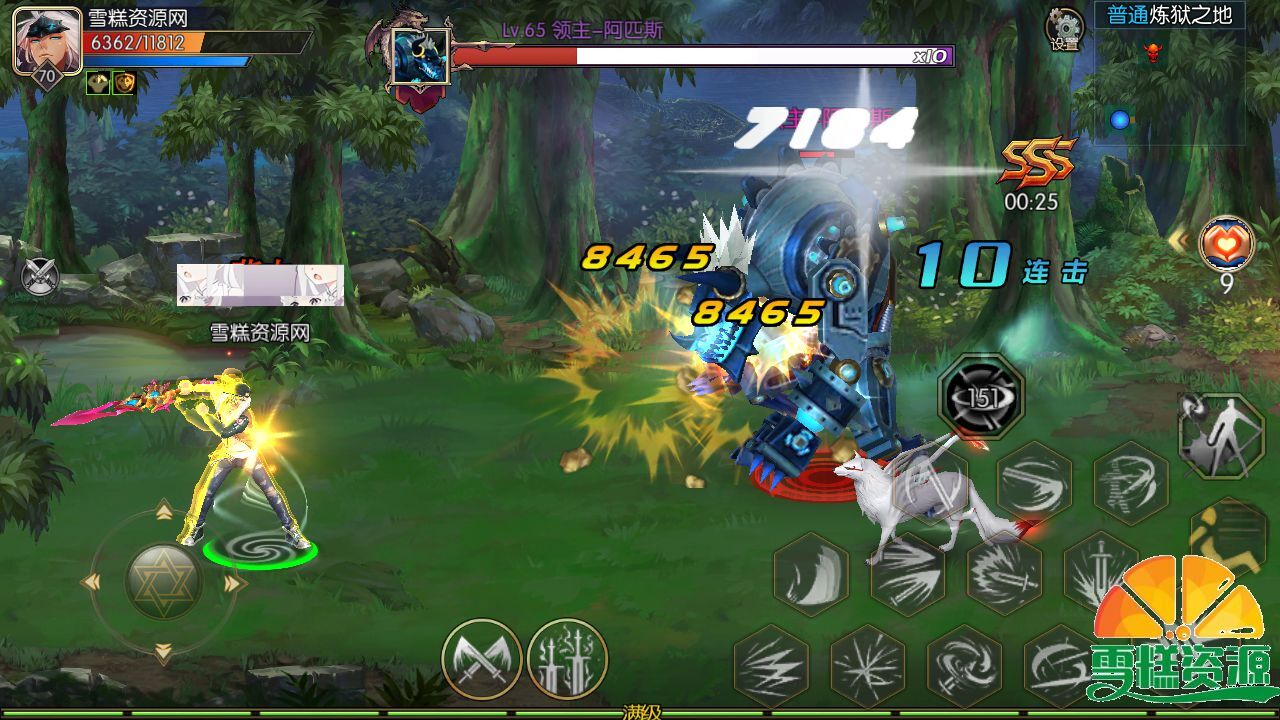Use the heart-hands healing potion
Viewport: 1280px width, 720px height.
[1227, 243]
